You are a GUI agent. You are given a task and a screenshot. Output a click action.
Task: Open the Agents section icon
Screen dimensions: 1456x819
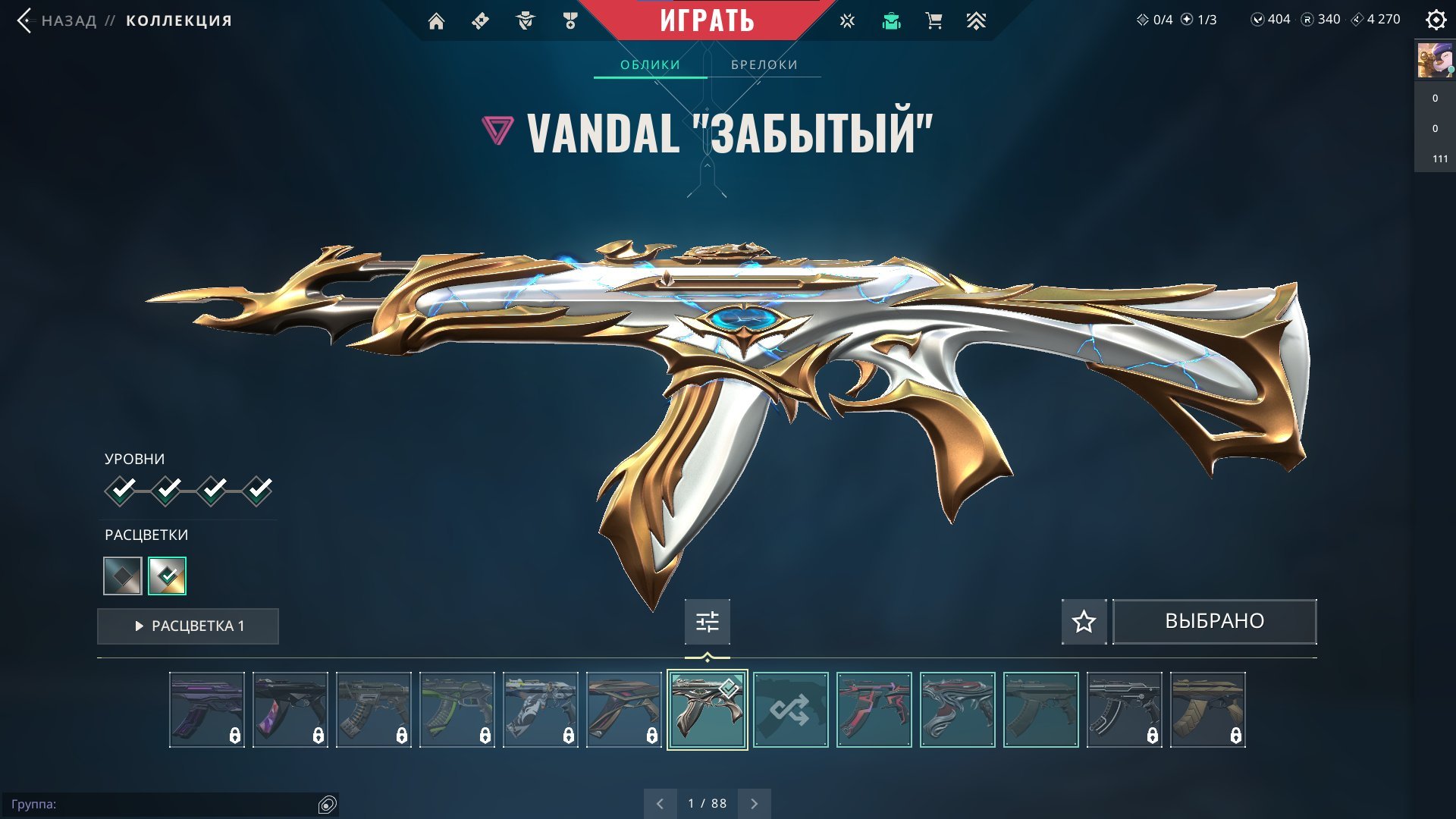coord(524,20)
